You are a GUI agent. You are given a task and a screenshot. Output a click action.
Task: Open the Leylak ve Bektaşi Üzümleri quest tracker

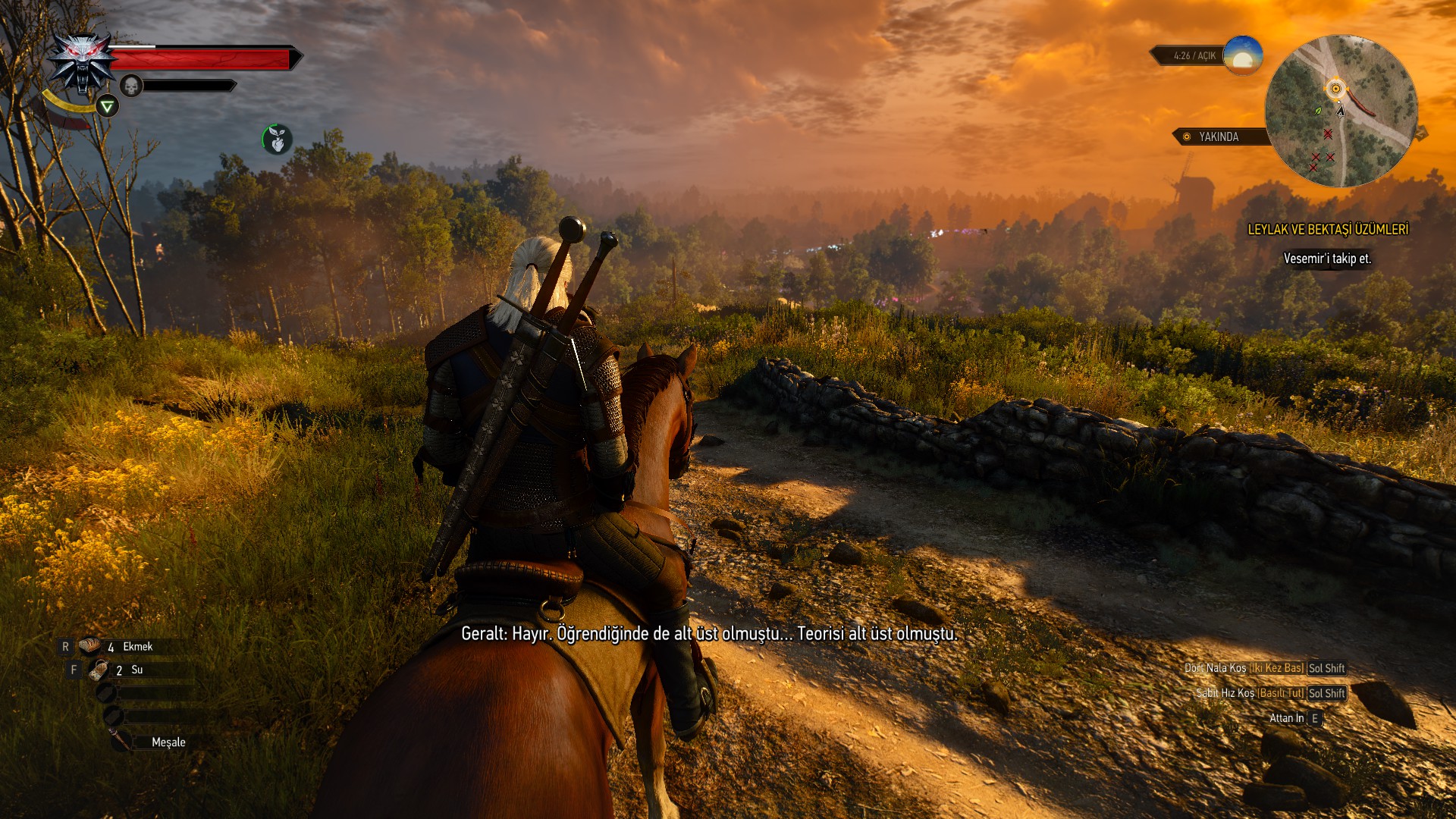click(x=1328, y=229)
